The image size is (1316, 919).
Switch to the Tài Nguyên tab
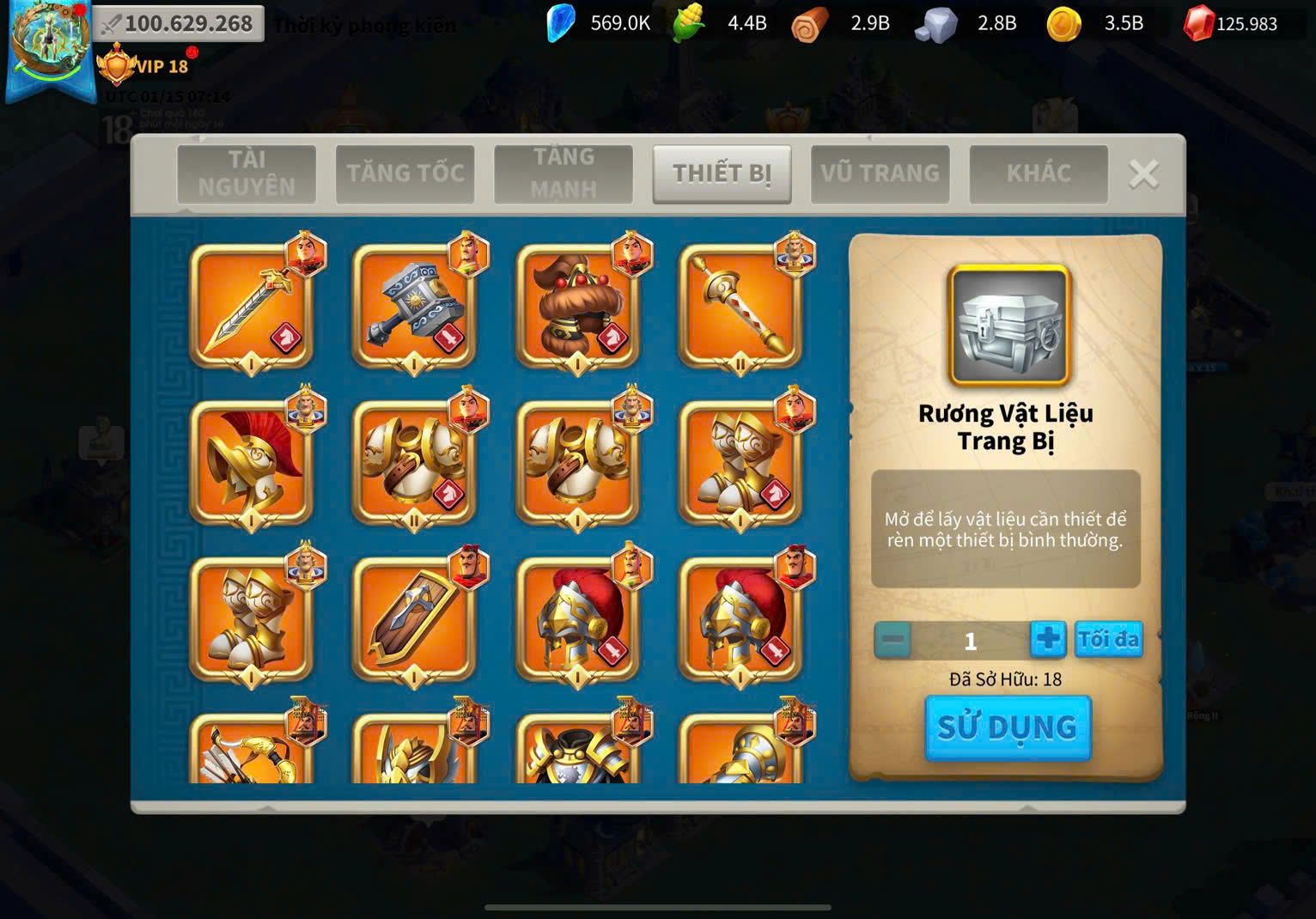(247, 173)
